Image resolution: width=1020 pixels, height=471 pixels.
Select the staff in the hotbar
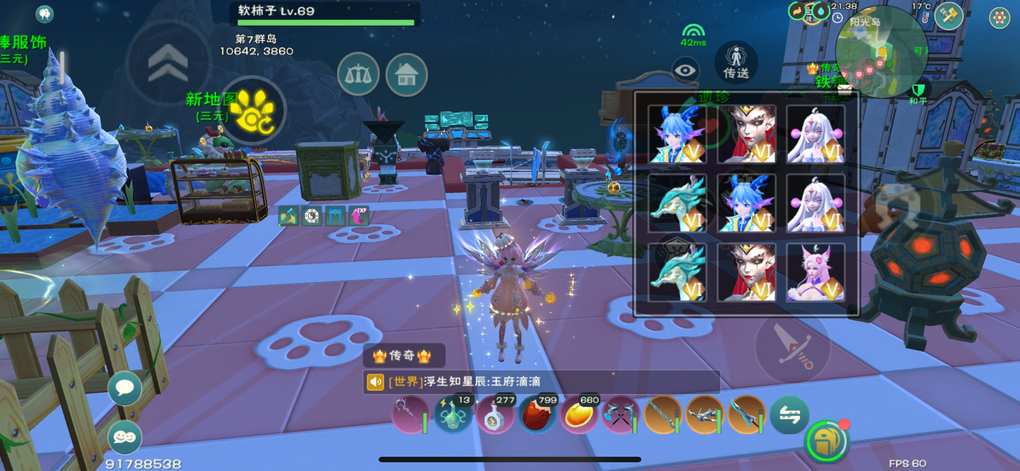(409, 415)
